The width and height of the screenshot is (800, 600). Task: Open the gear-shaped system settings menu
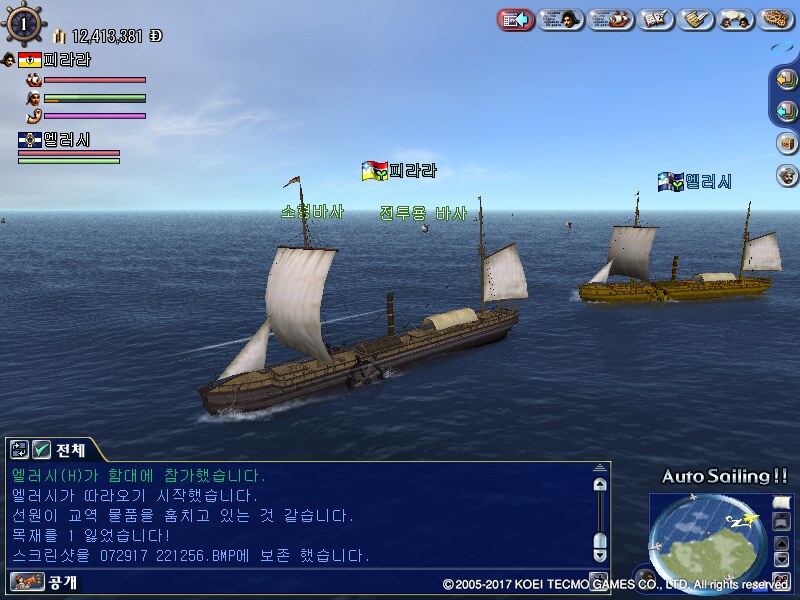click(x=776, y=19)
